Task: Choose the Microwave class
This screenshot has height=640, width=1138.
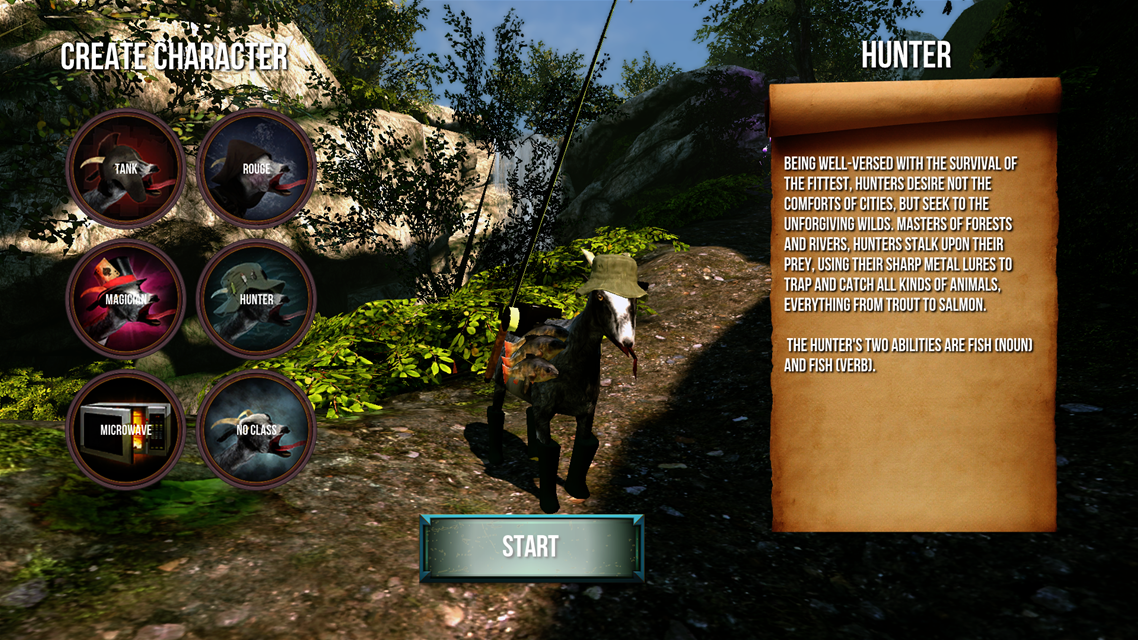Action: pyautogui.click(x=126, y=430)
